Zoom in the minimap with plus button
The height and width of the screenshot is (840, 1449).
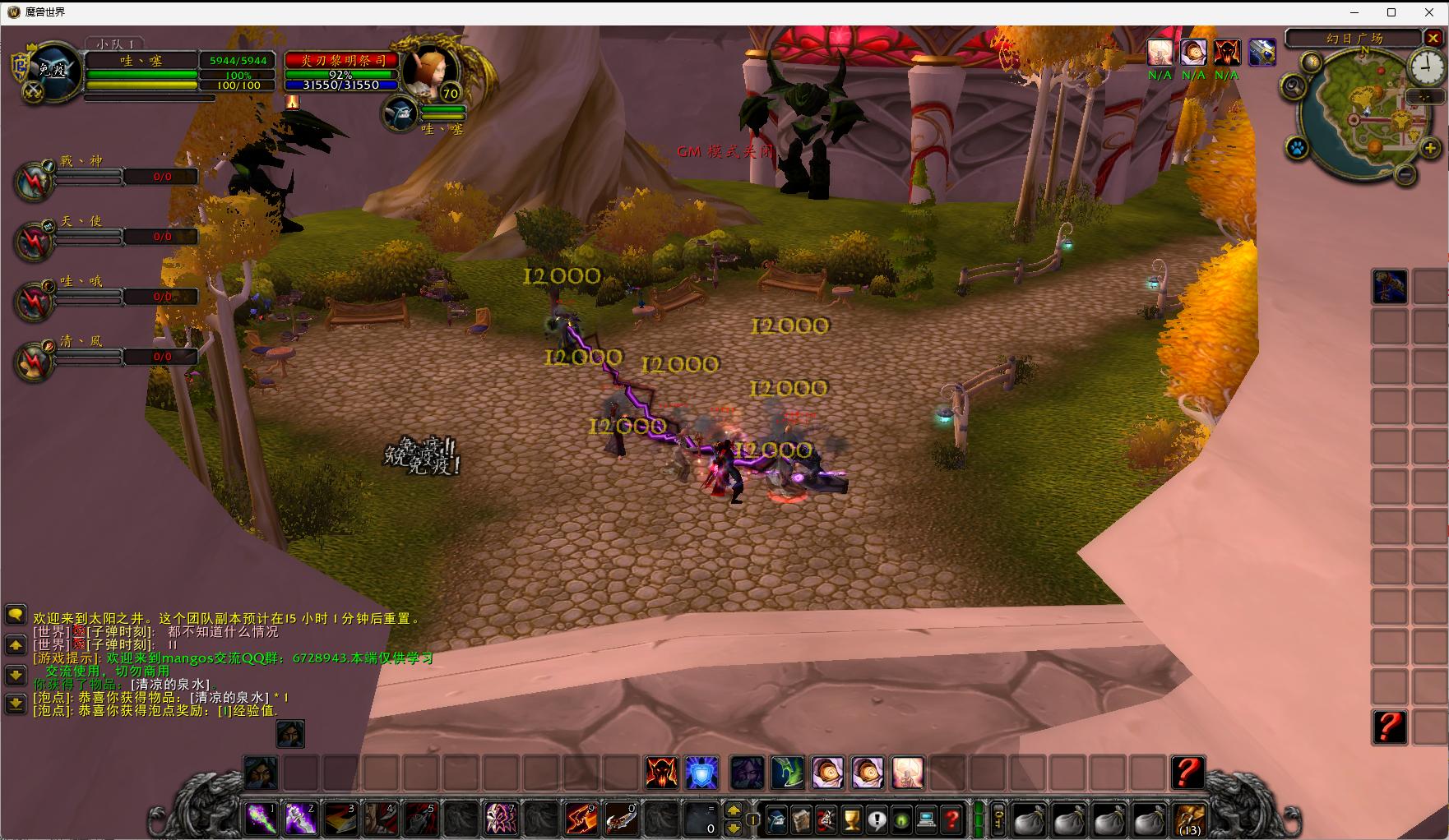1430,148
